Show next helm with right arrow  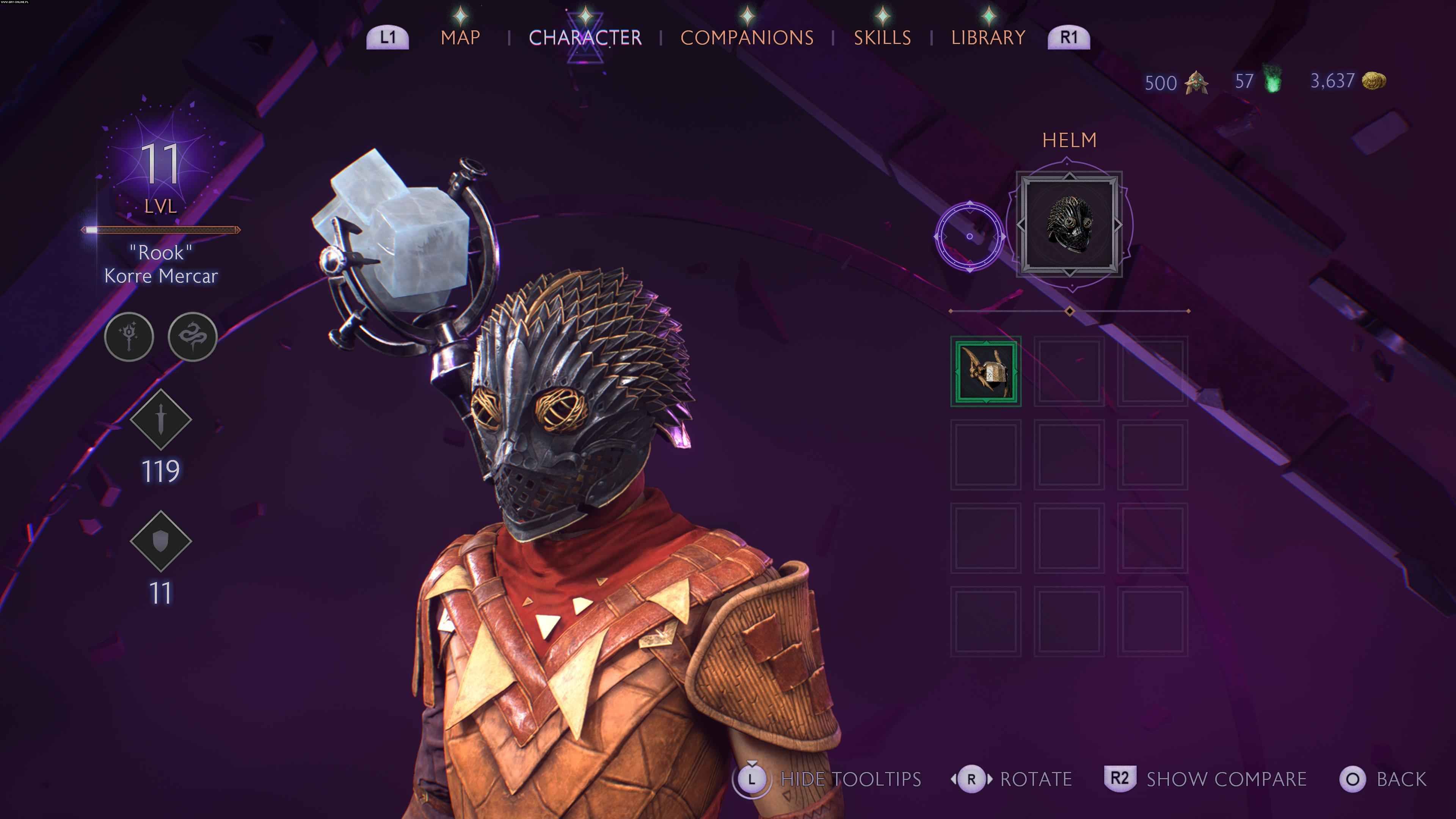(1118, 224)
